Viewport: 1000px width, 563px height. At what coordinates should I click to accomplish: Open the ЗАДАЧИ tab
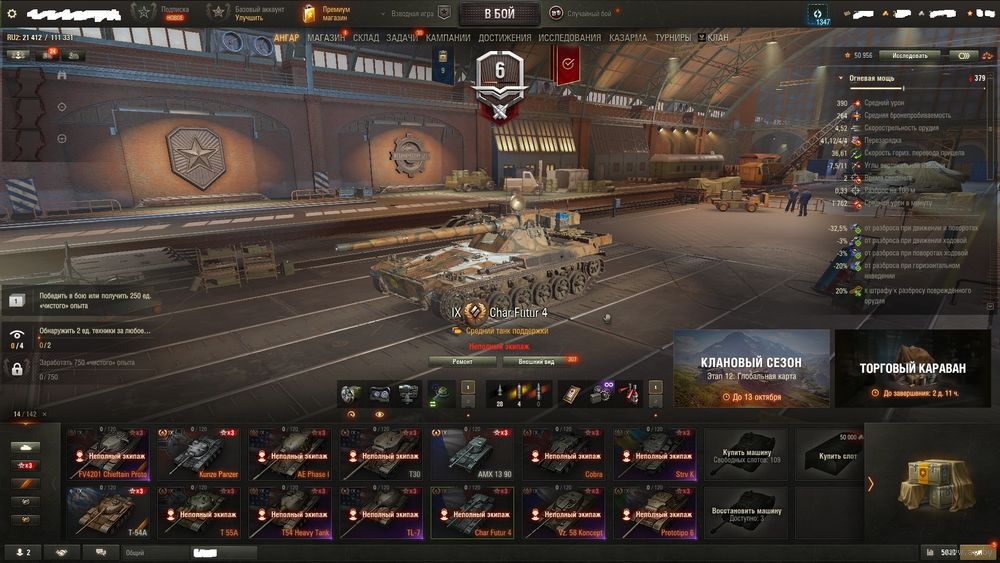(402, 38)
